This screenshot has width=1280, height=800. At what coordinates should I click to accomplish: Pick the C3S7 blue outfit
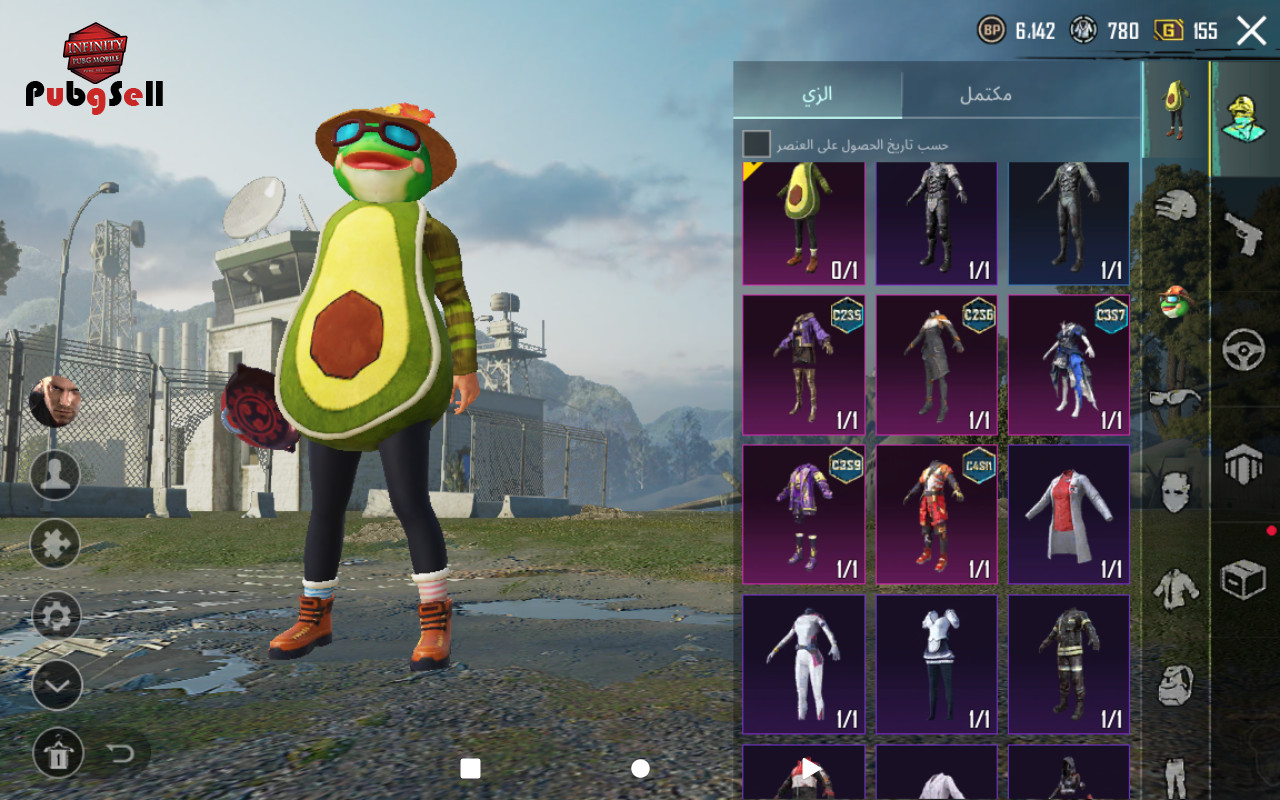click(x=1068, y=365)
